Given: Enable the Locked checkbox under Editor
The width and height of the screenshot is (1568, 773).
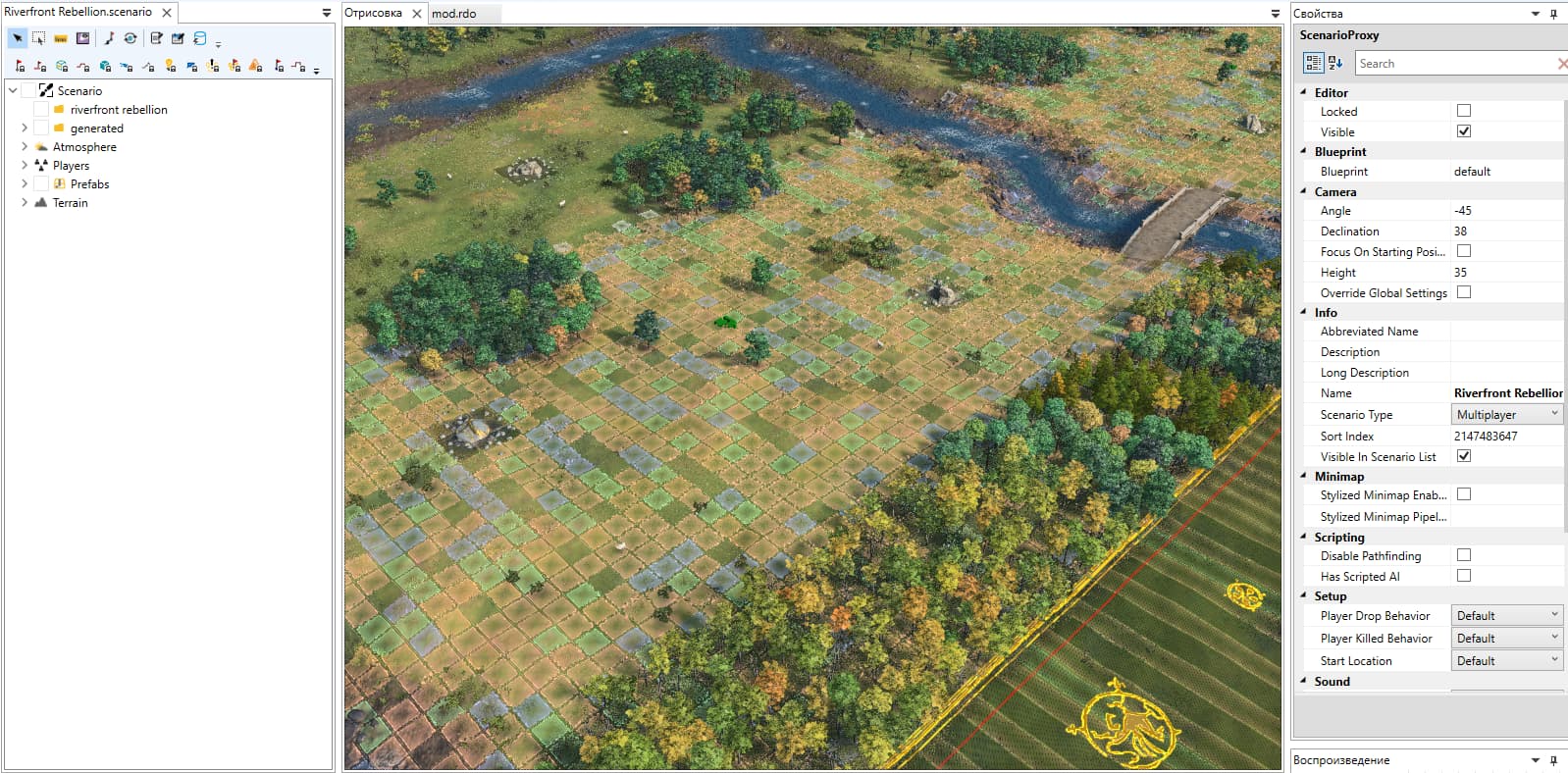Looking at the screenshot, I should tap(1463, 111).
